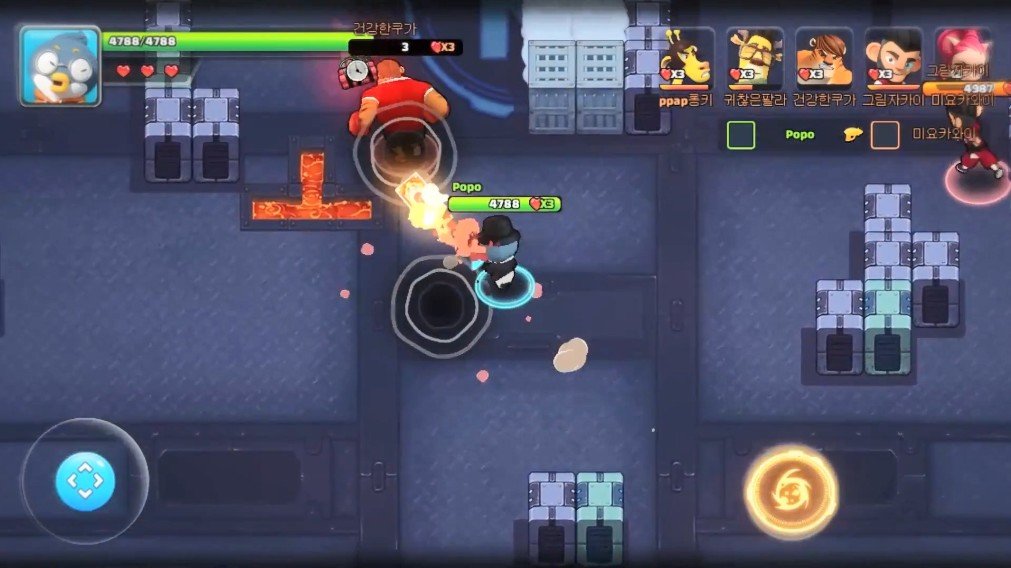This screenshot has height=568, width=1011.
Task: Tap the blue movement joystick
Action: point(85,482)
